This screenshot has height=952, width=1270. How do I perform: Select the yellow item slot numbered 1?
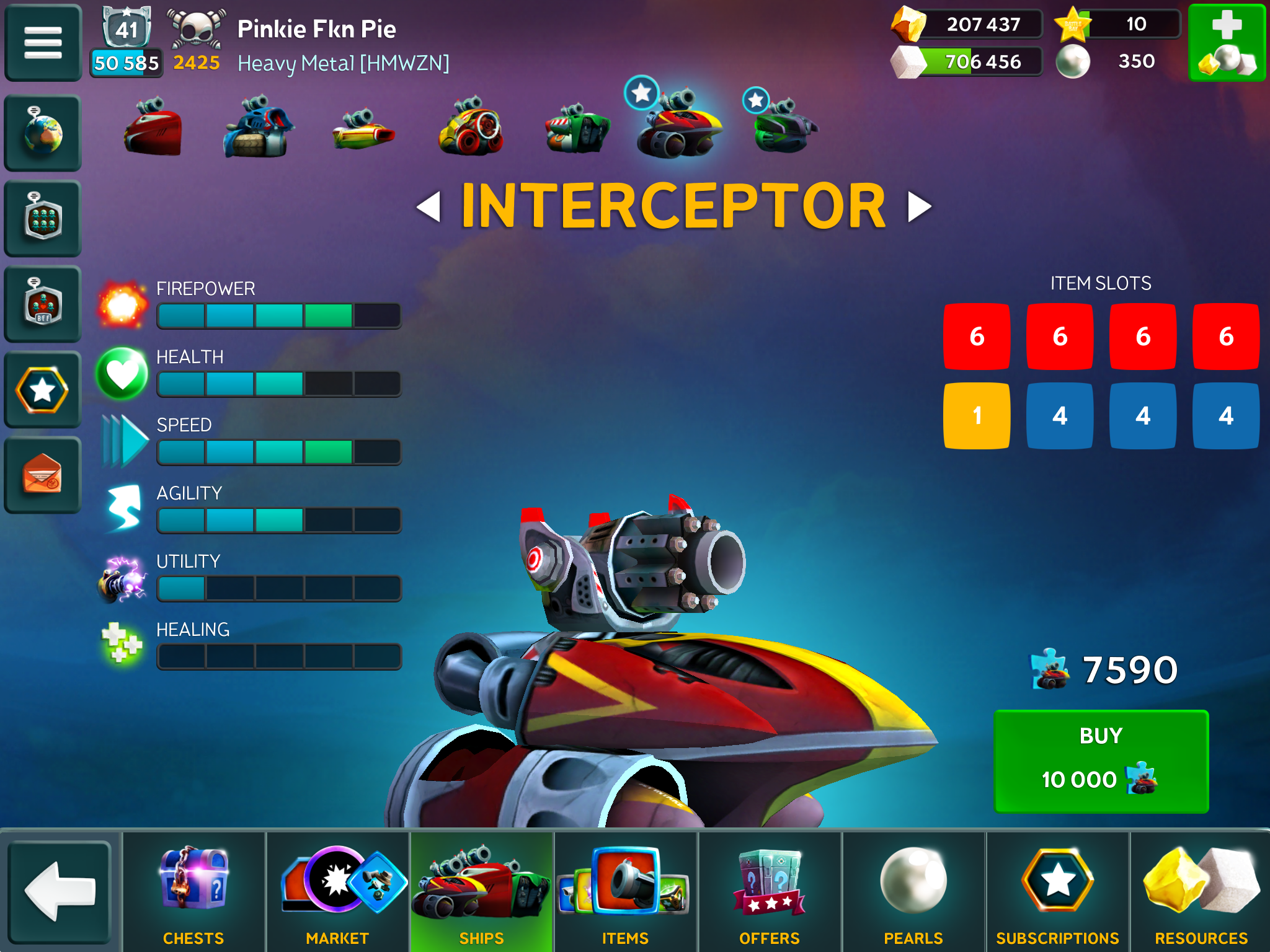click(977, 415)
